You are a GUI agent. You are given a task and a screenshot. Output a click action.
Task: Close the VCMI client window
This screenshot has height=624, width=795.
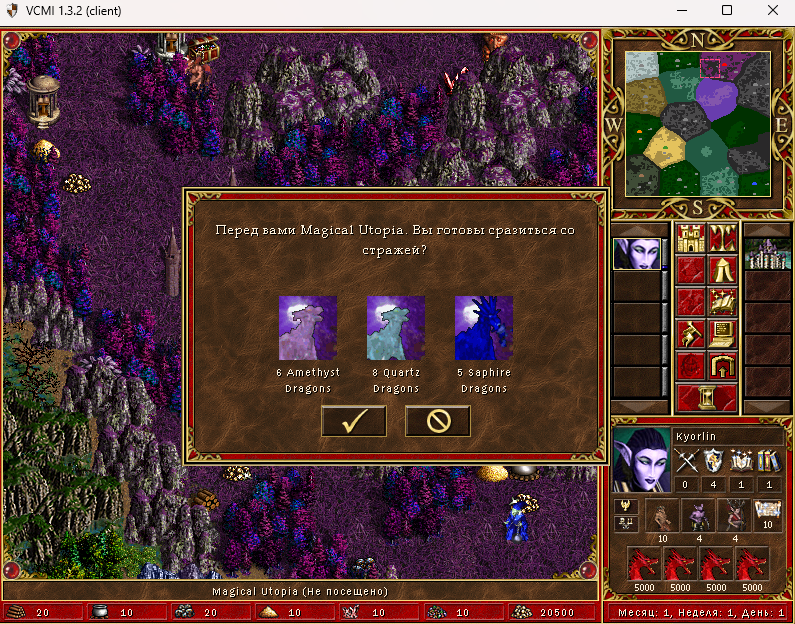coord(771,11)
